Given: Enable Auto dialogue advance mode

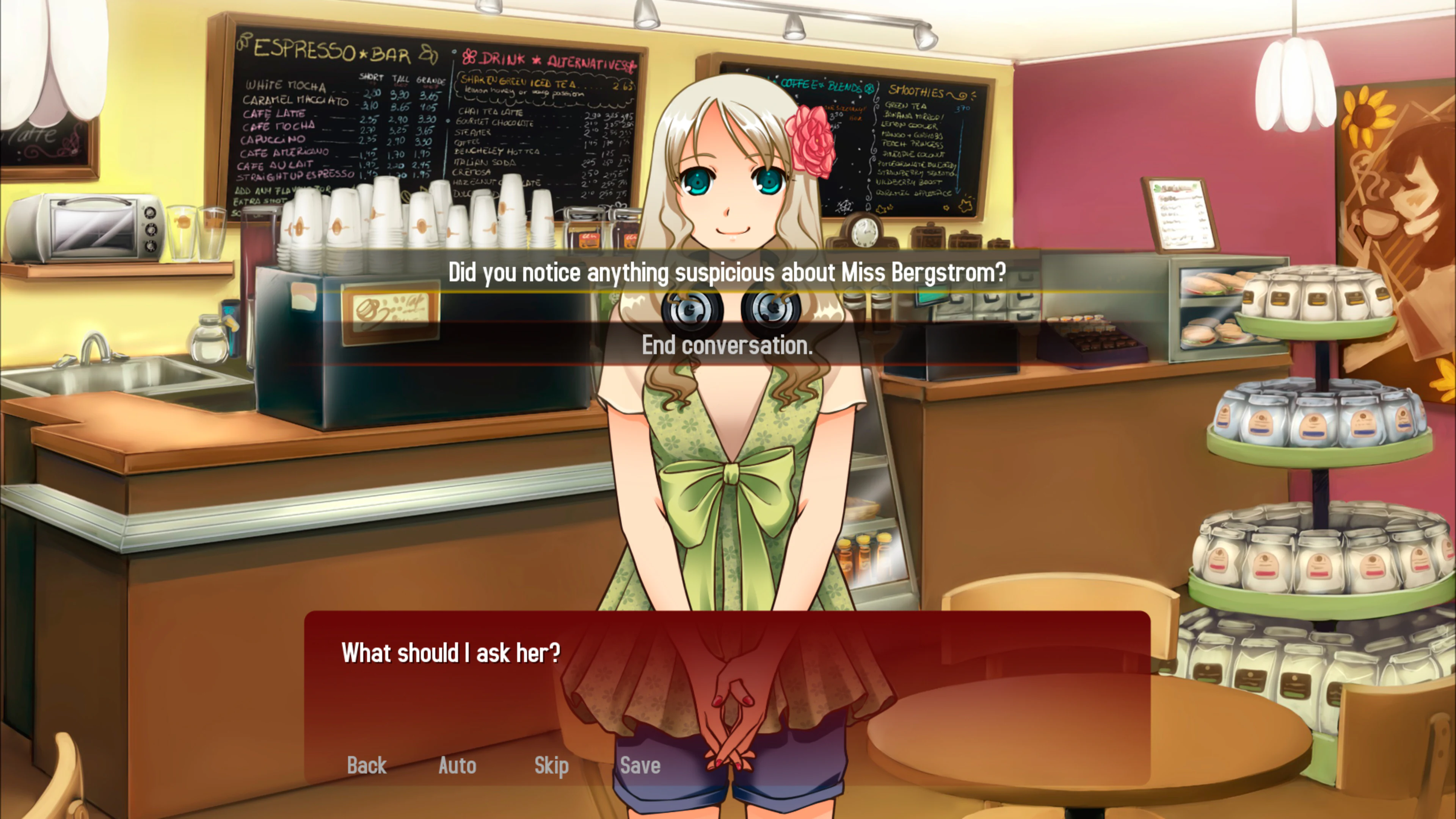Looking at the screenshot, I should pyautogui.click(x=457, y=765).
